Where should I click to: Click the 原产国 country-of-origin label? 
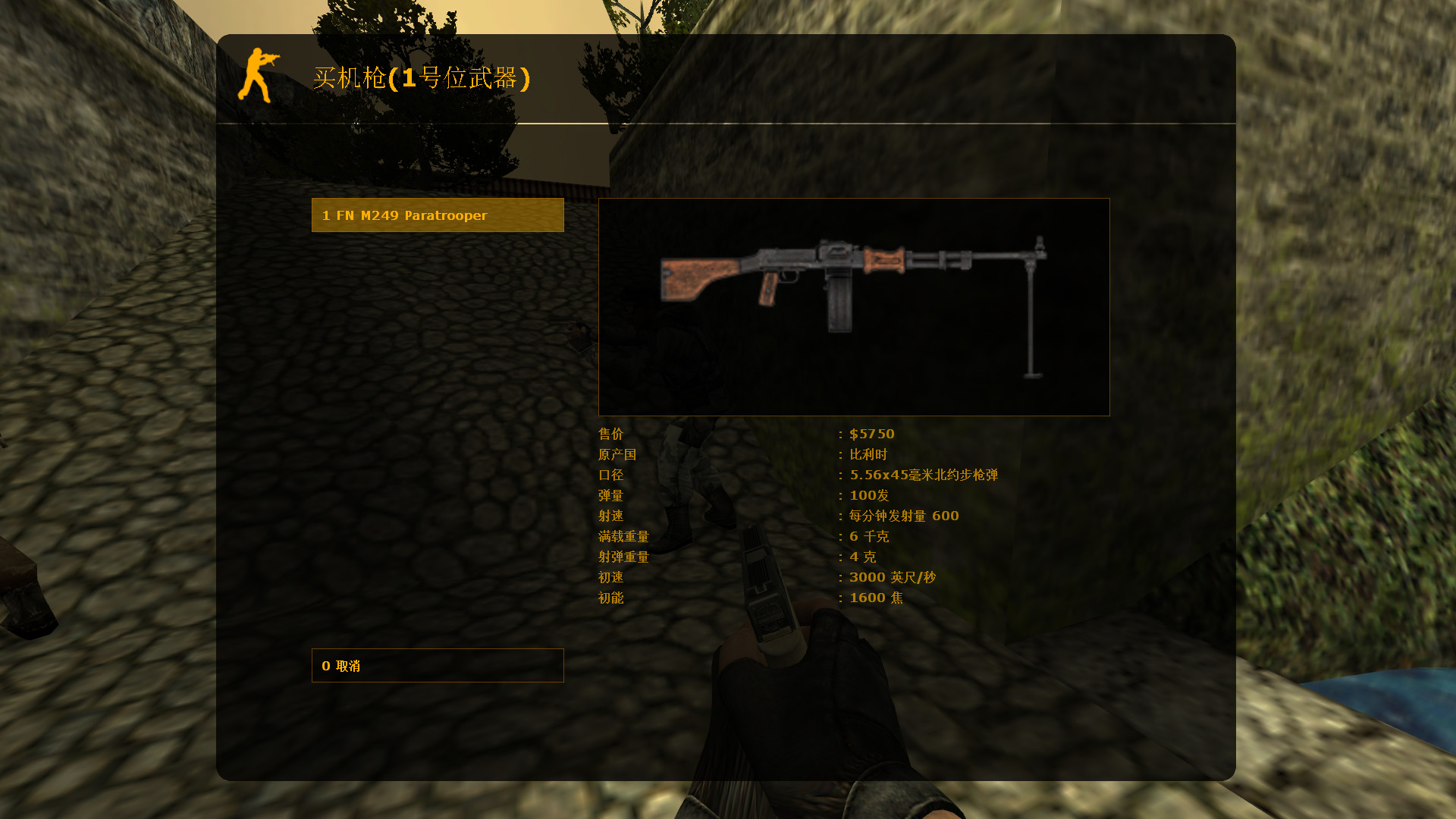(617, 454)
